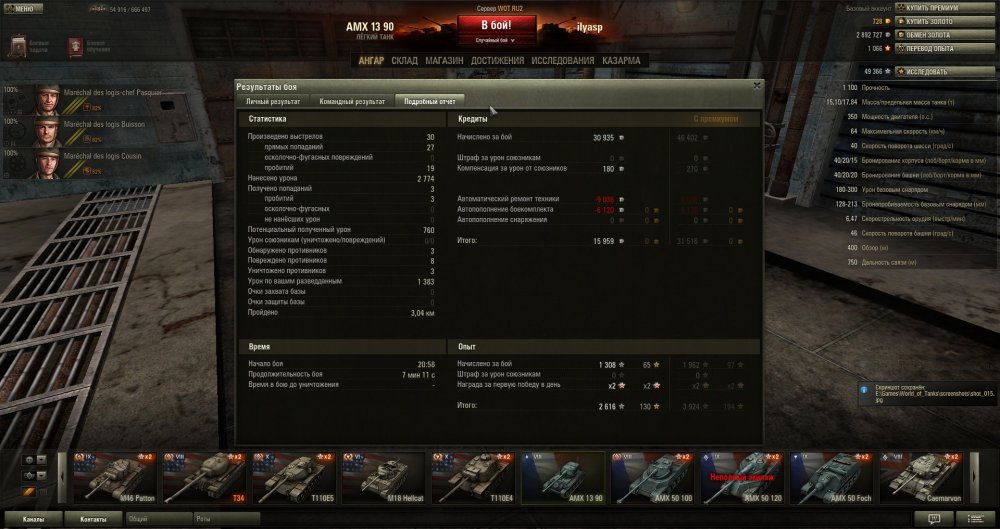Switch to the Личный результат tab
1000x529 pixels.
[273, 102]
